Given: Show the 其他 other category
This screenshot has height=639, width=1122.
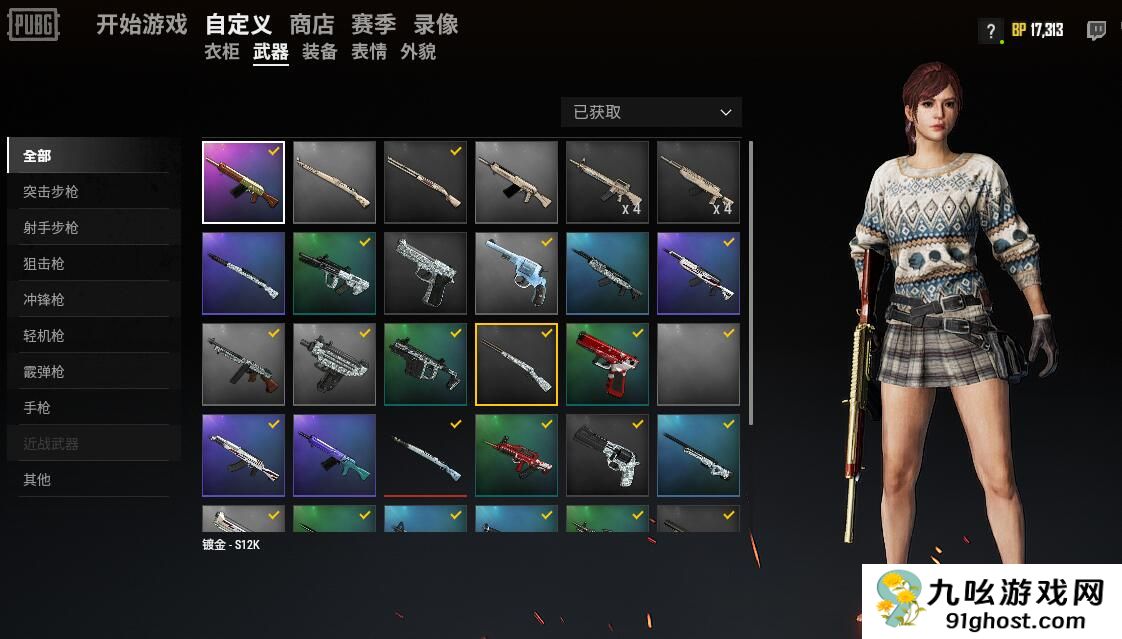Looking at the screenshot, I should coord(37,480).
